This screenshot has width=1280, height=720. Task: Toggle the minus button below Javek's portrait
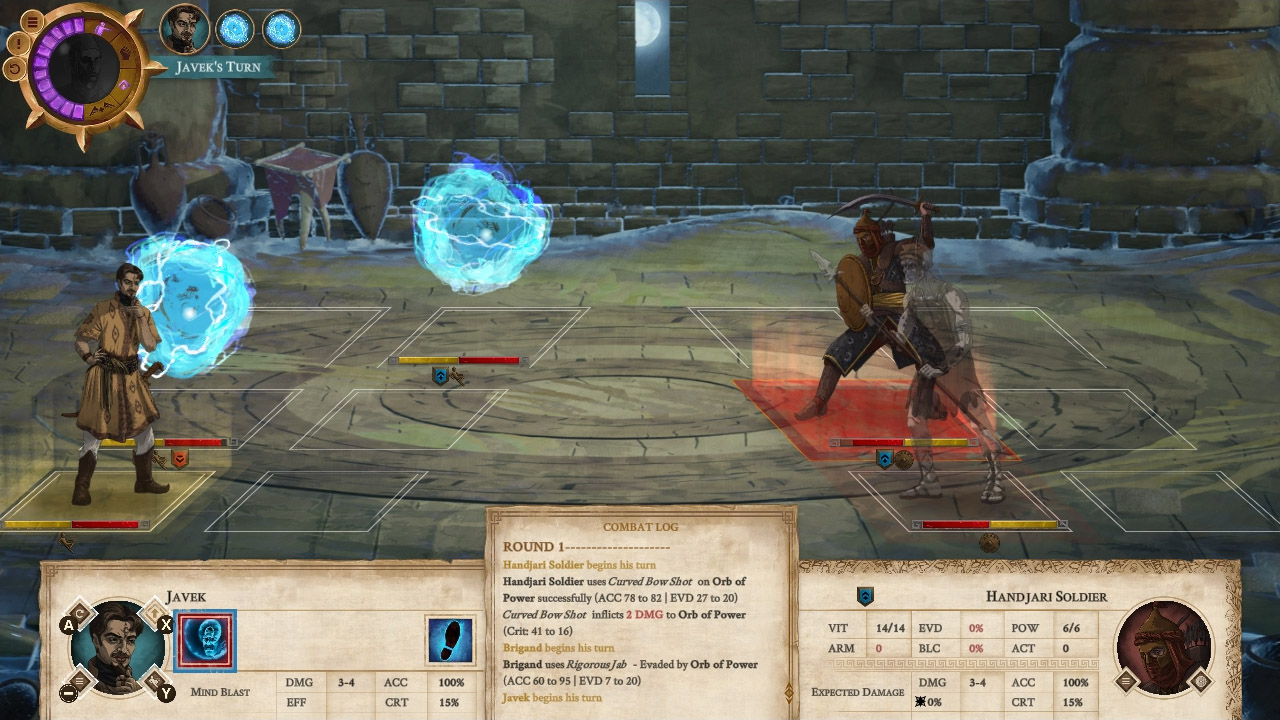coord(69,692)
